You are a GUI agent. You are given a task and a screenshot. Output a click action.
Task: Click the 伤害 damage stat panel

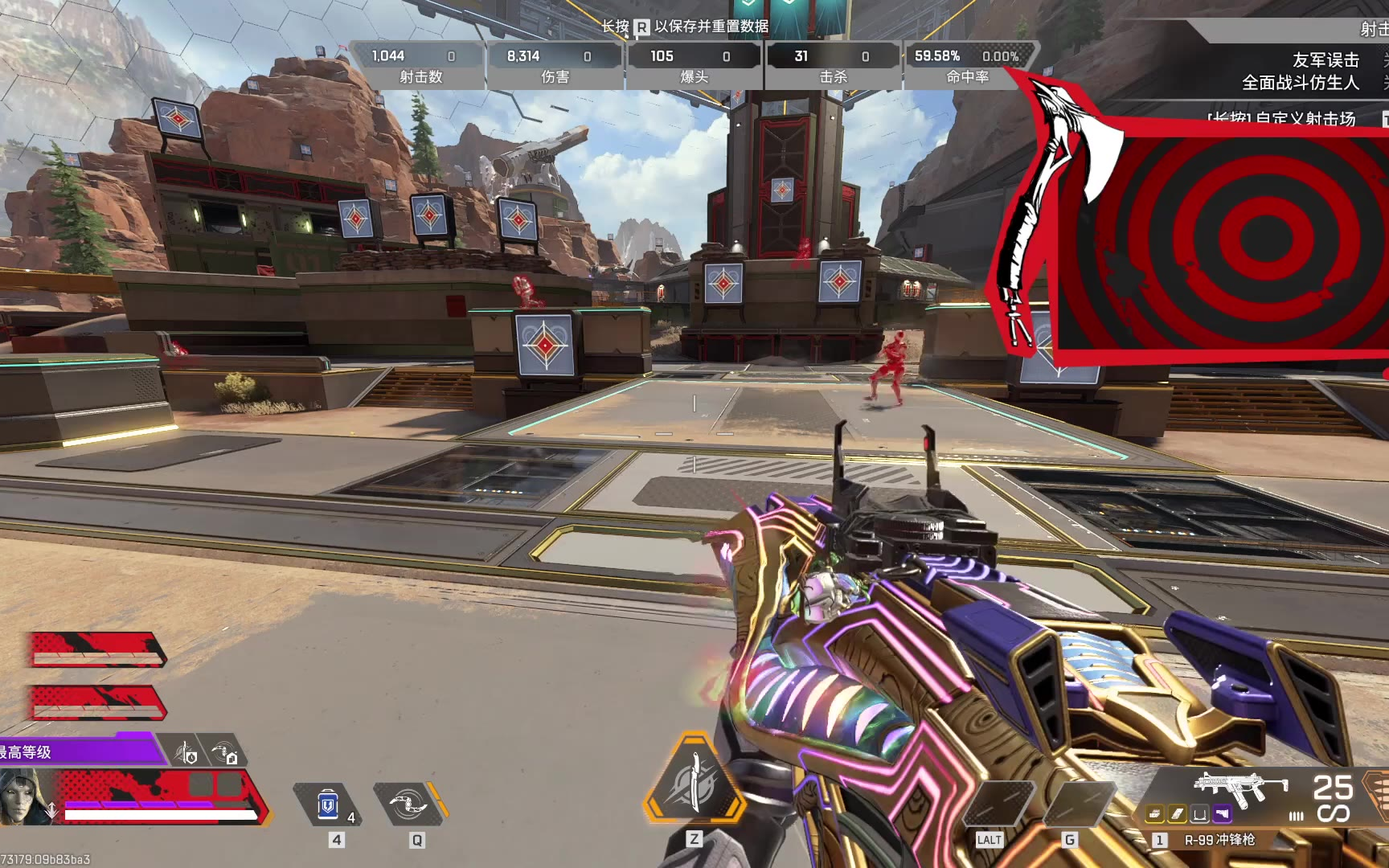(555, 65)
